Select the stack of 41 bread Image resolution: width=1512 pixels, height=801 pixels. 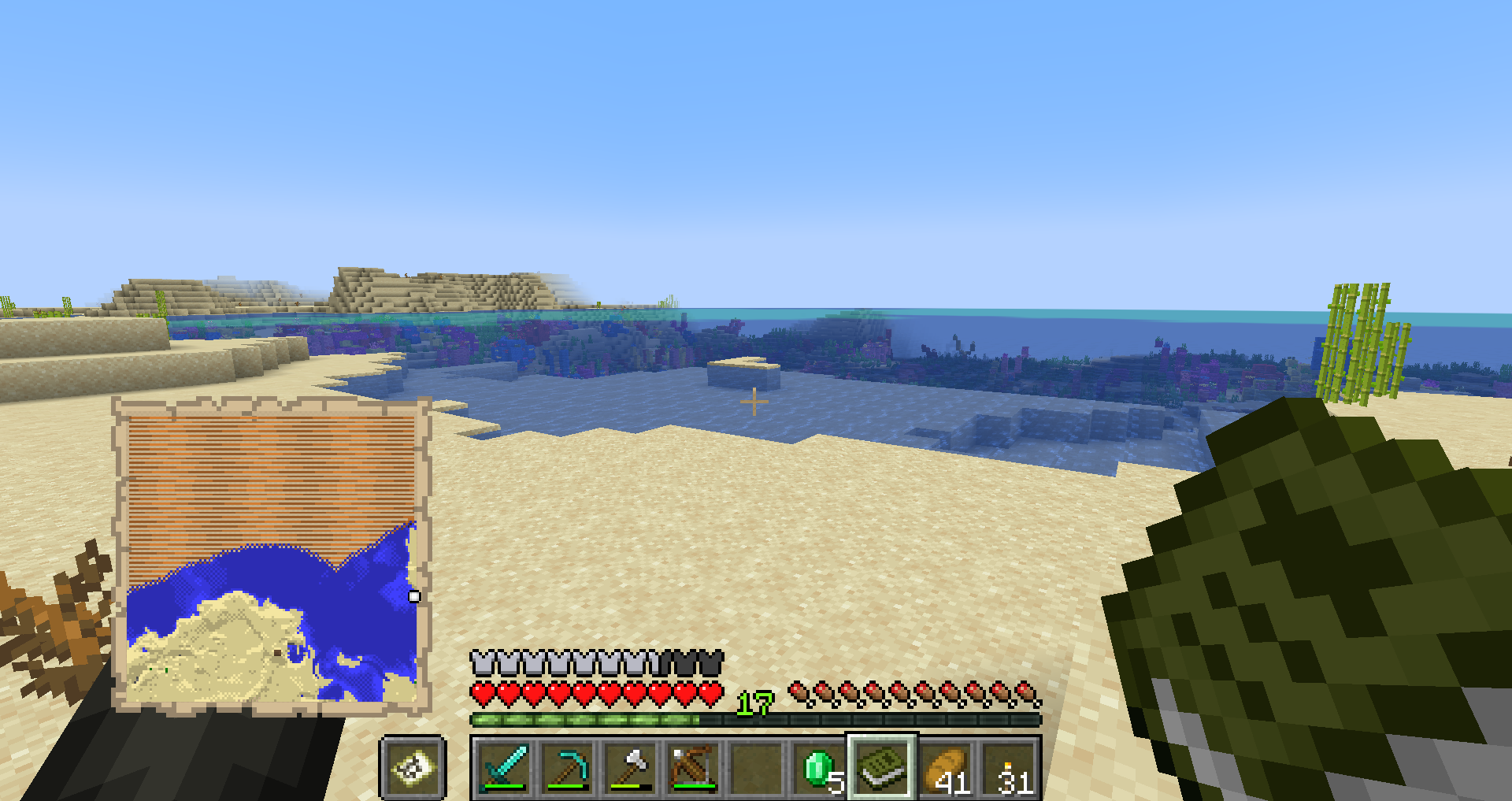point(944,768)
